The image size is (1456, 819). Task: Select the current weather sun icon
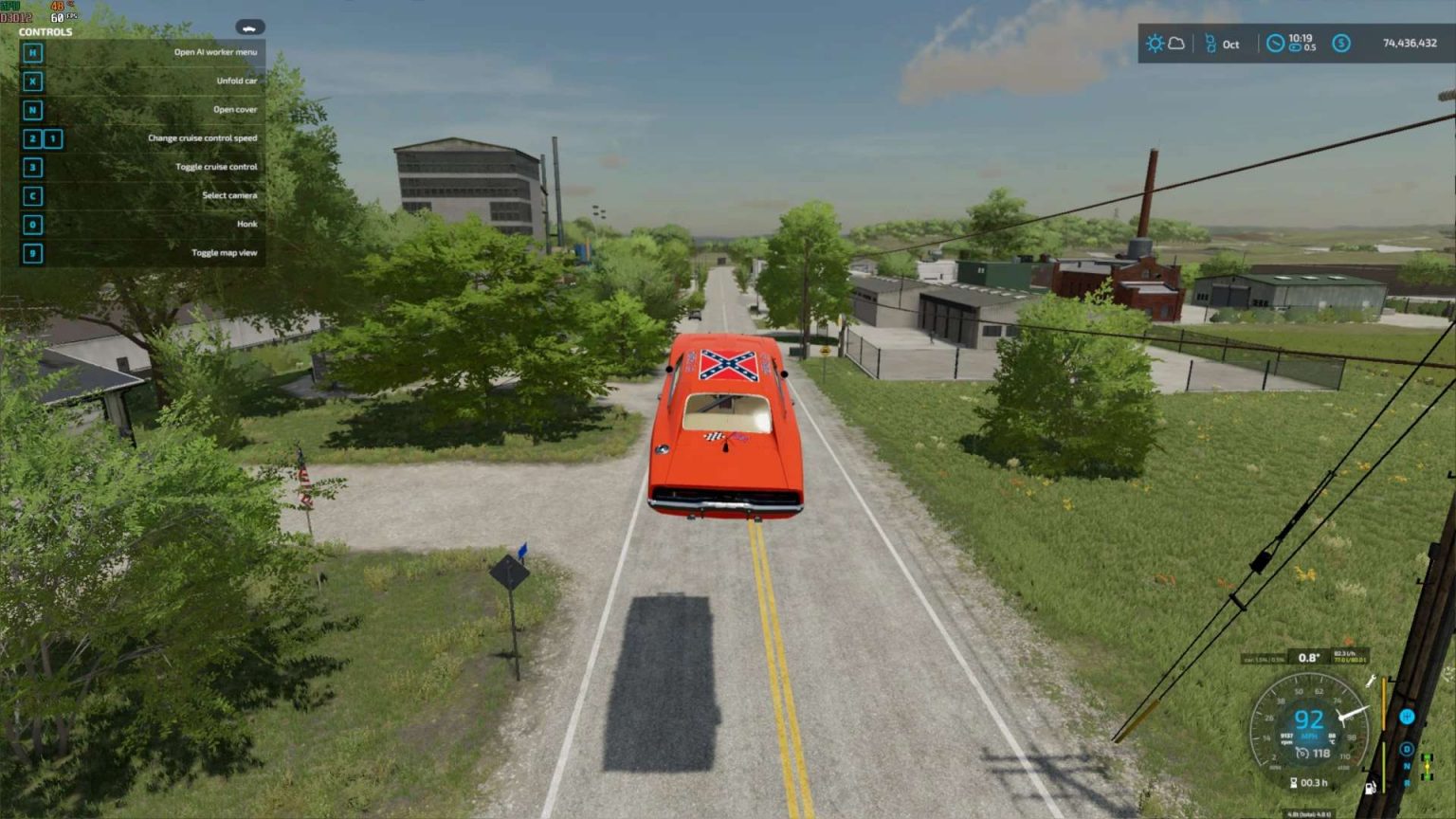point(1156,44)
